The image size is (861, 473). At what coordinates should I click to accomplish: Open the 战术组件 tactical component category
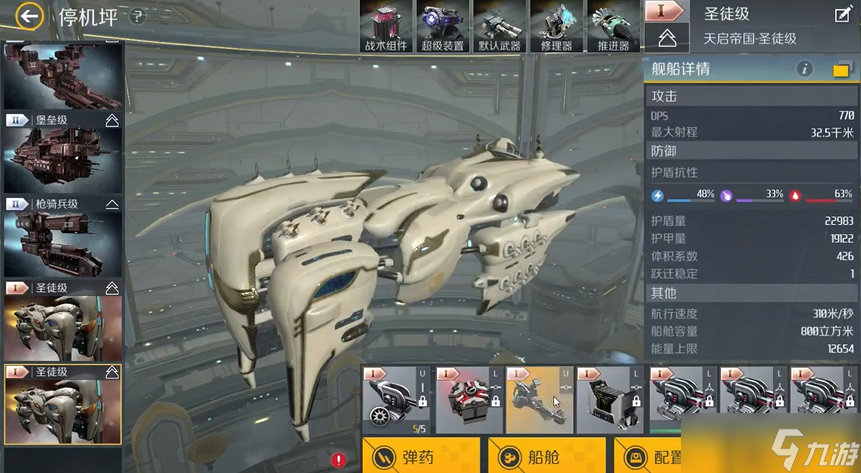[387, 27]
